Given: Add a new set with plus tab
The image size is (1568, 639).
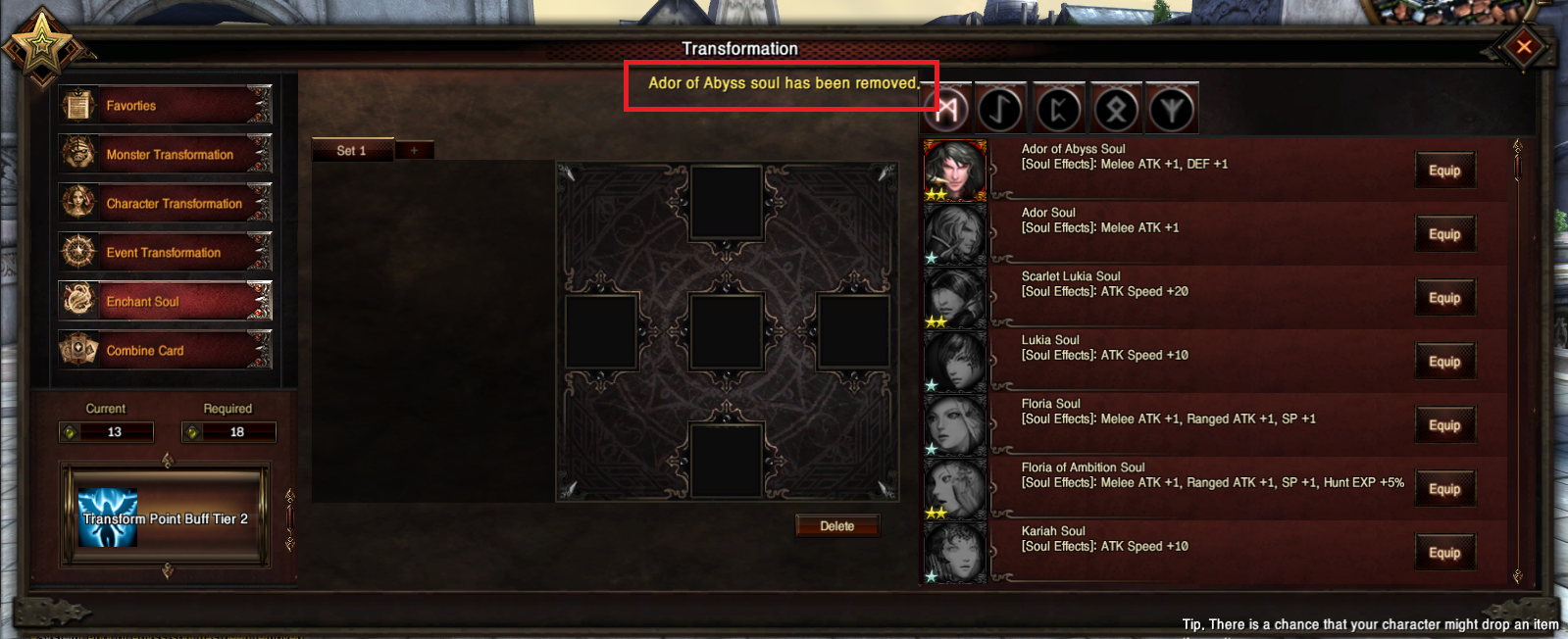Looking at the screenshot, I should (414, 150).
